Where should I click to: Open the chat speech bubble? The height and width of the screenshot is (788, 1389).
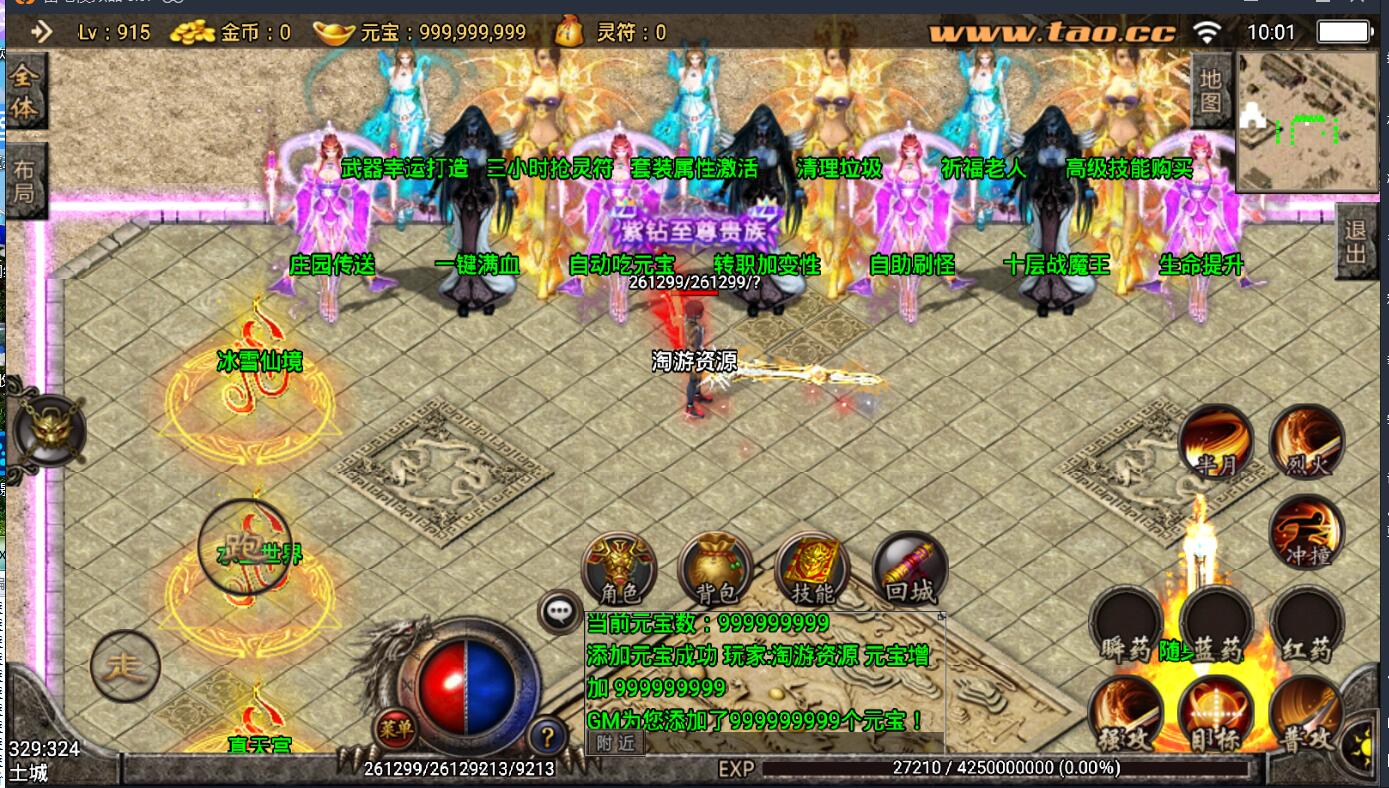560,611
